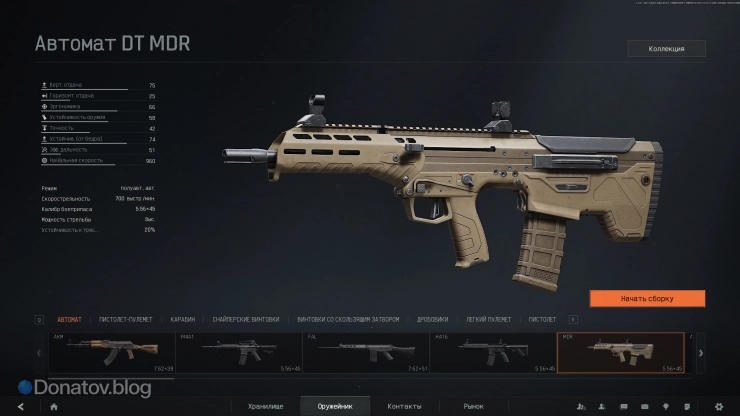Open the Хранилище storage tab
740x416 pixels.
[266, 406]
